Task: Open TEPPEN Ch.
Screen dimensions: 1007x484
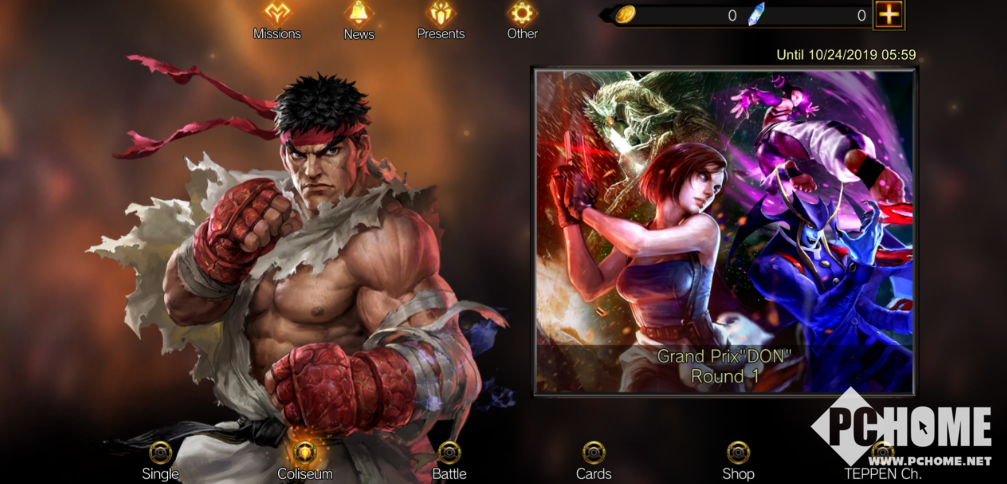Action: 882,458
